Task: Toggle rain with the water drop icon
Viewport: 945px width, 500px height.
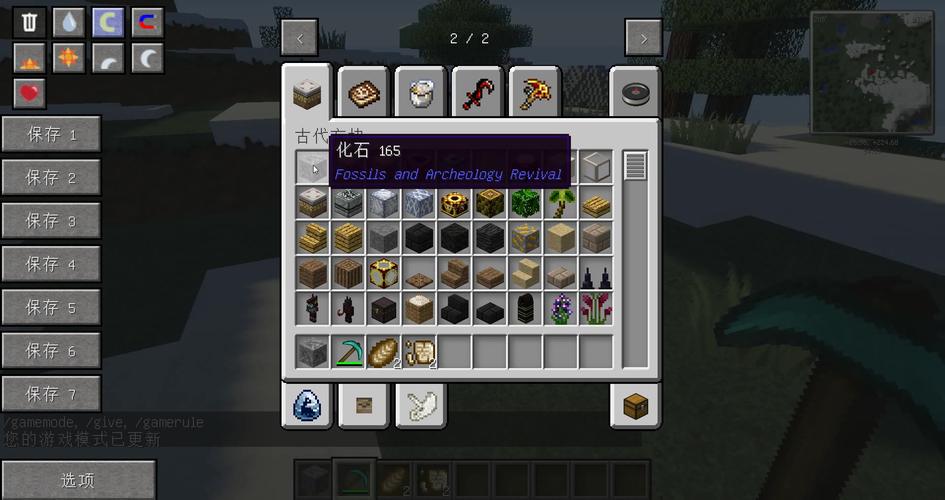Action: pos(69,22)
